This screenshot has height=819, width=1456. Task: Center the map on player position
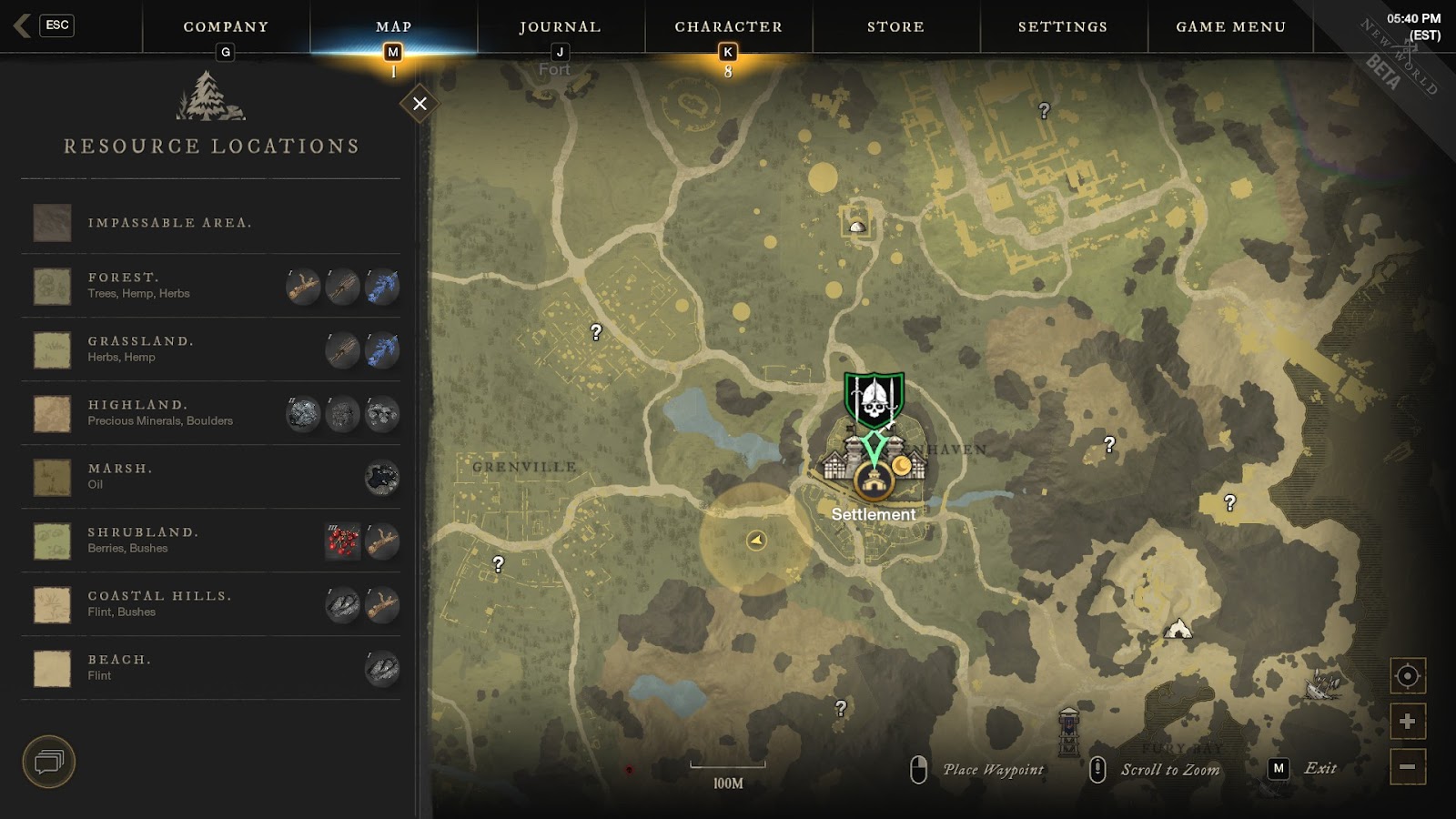pyautogui.click(x=1407, y=676)
